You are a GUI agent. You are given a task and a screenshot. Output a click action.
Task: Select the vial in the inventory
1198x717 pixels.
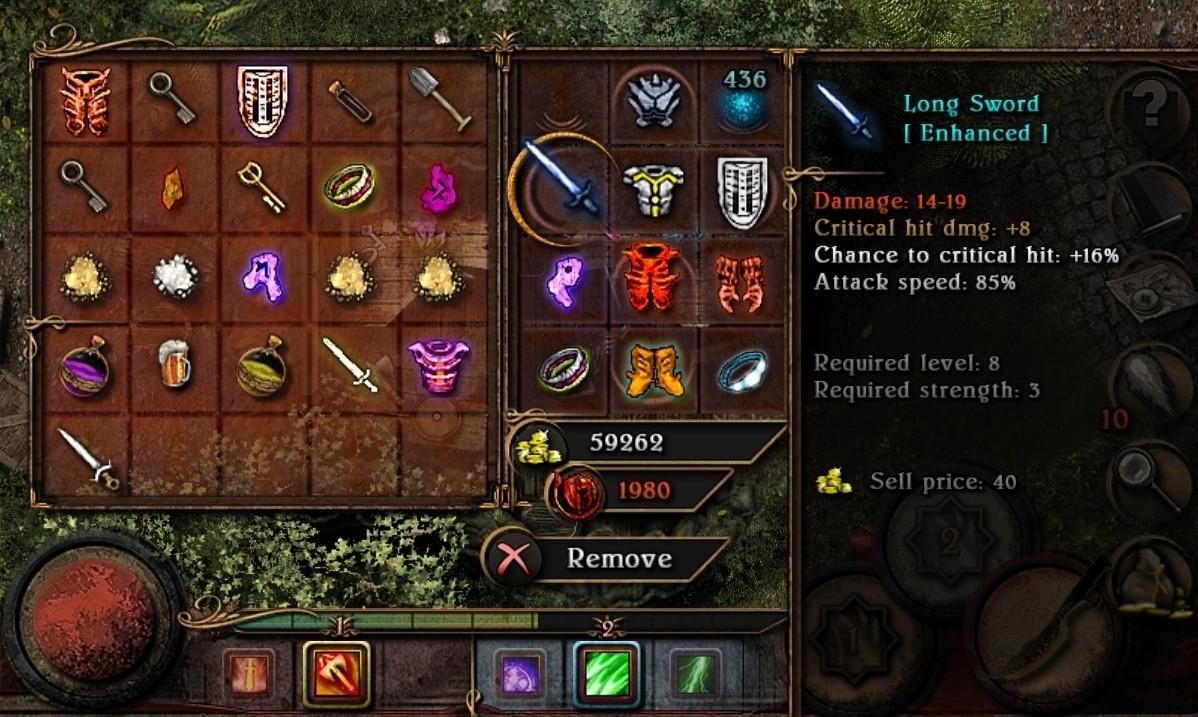[x=351, y=98]
